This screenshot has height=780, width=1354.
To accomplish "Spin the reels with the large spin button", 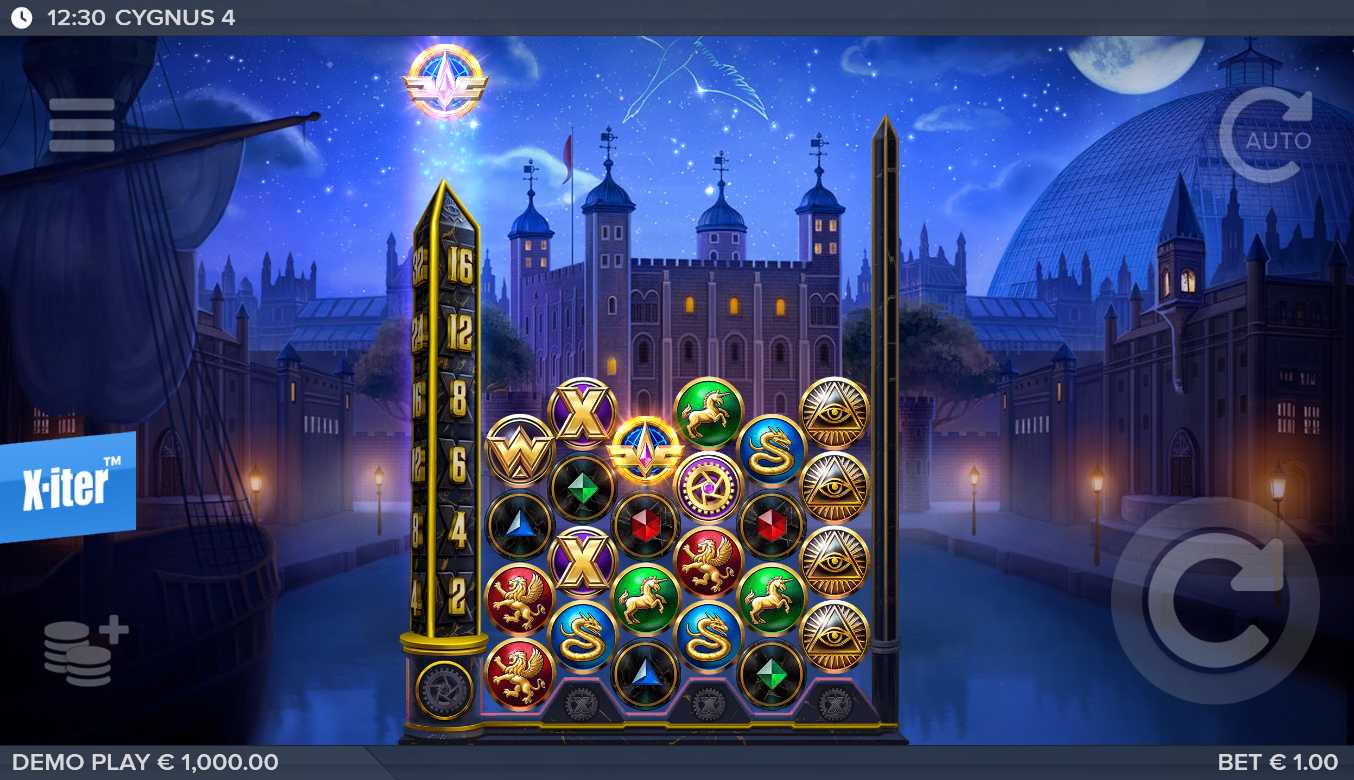I will [x=1214, y=600].
